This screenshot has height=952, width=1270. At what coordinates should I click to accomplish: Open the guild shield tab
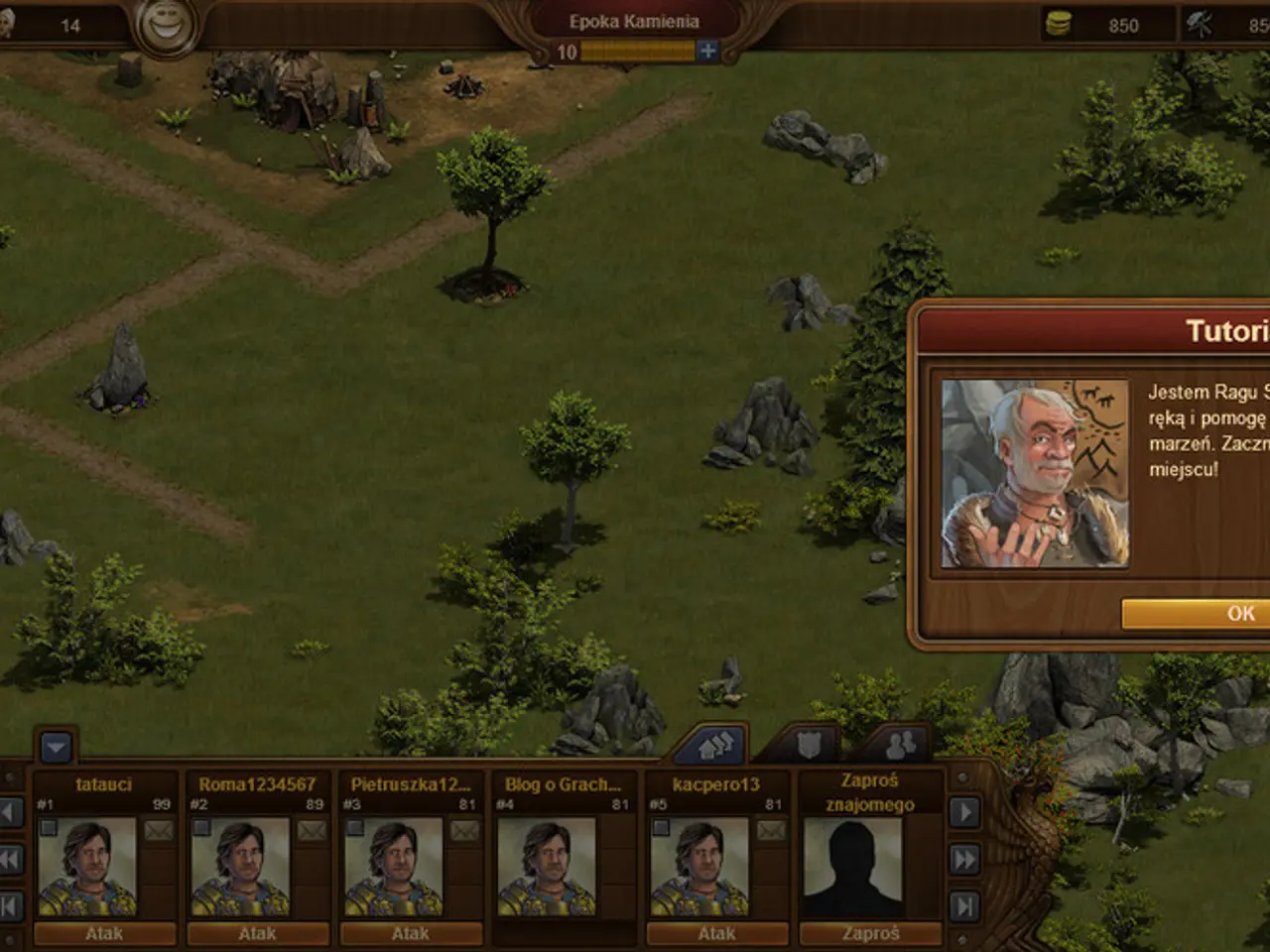(x=809, y=745)
